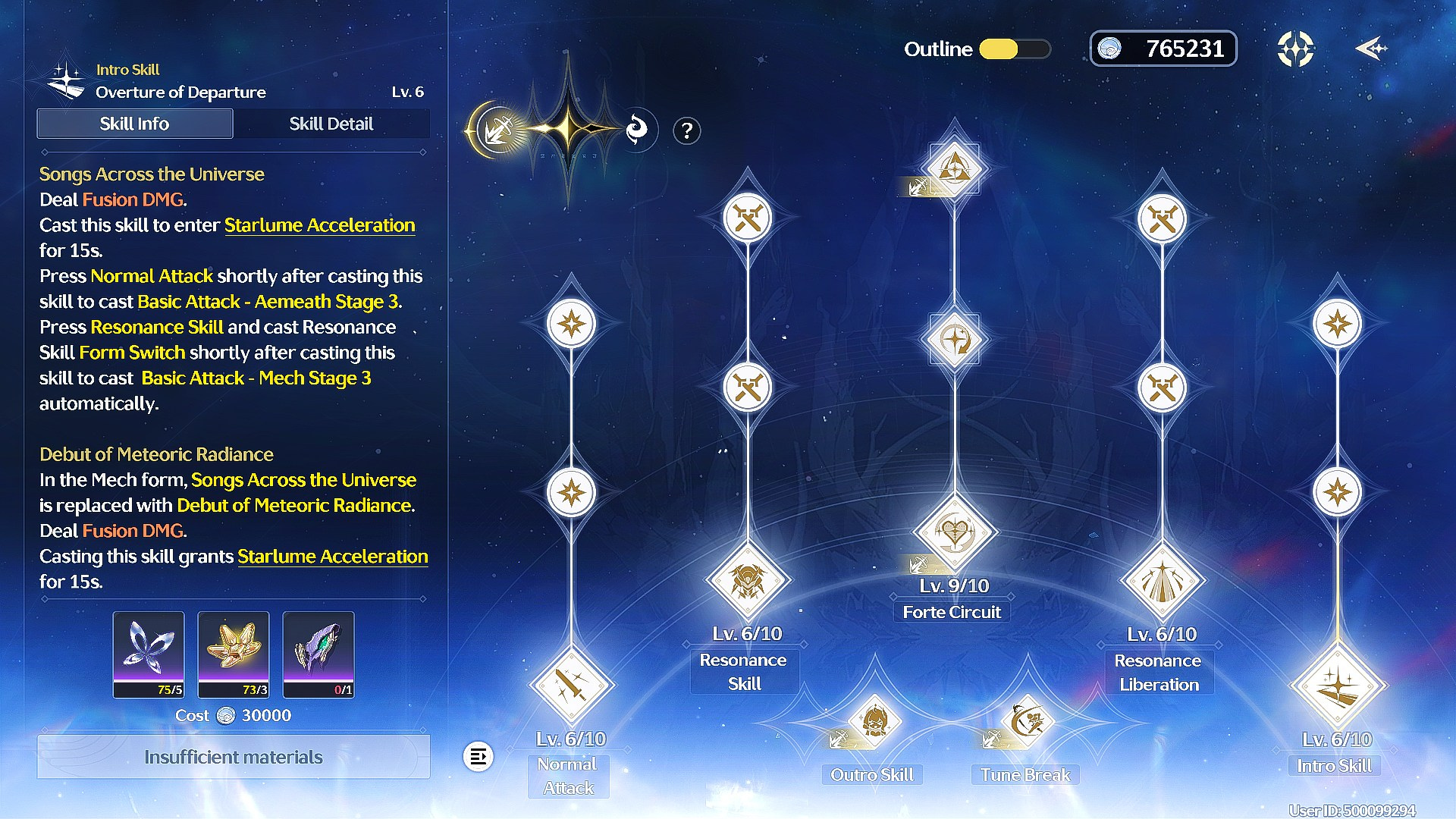The image size is (1456, 819).
Task: Select the Normal Attack skill node
Action: tap(571, 686)
